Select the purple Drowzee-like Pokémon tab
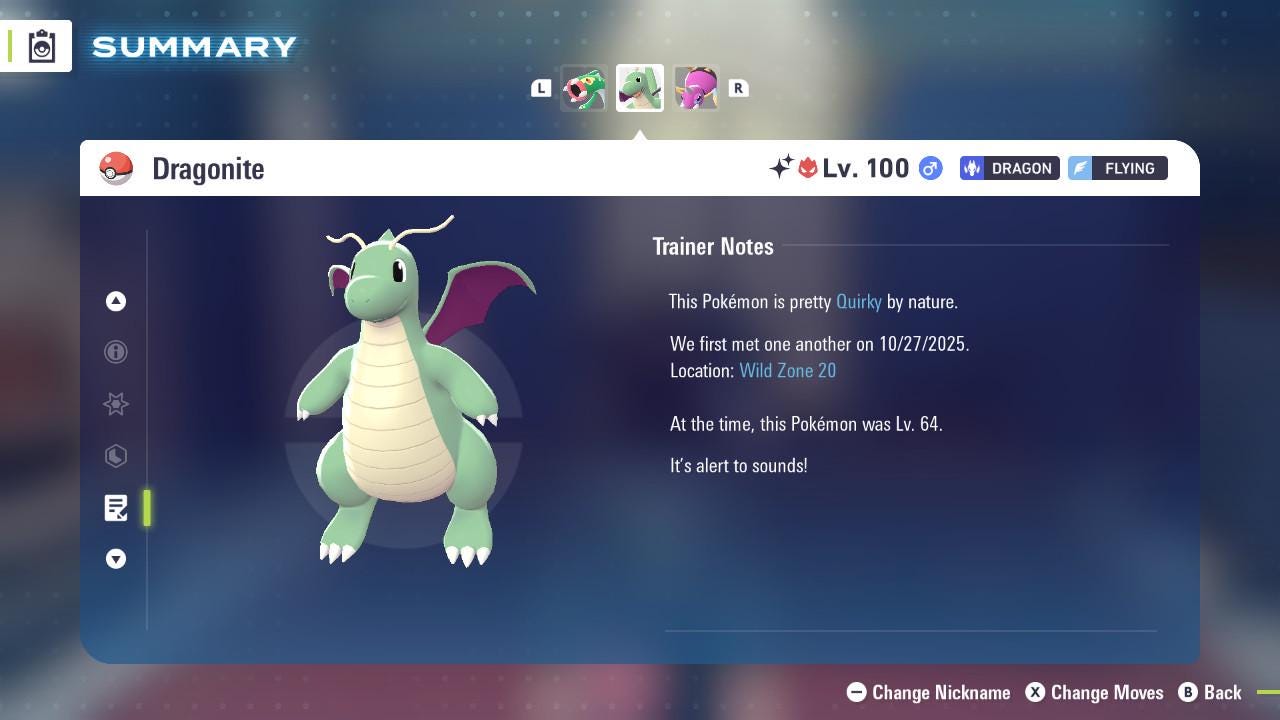The width and height of the screenshot is (1280, 720). (x=696, y=88)
